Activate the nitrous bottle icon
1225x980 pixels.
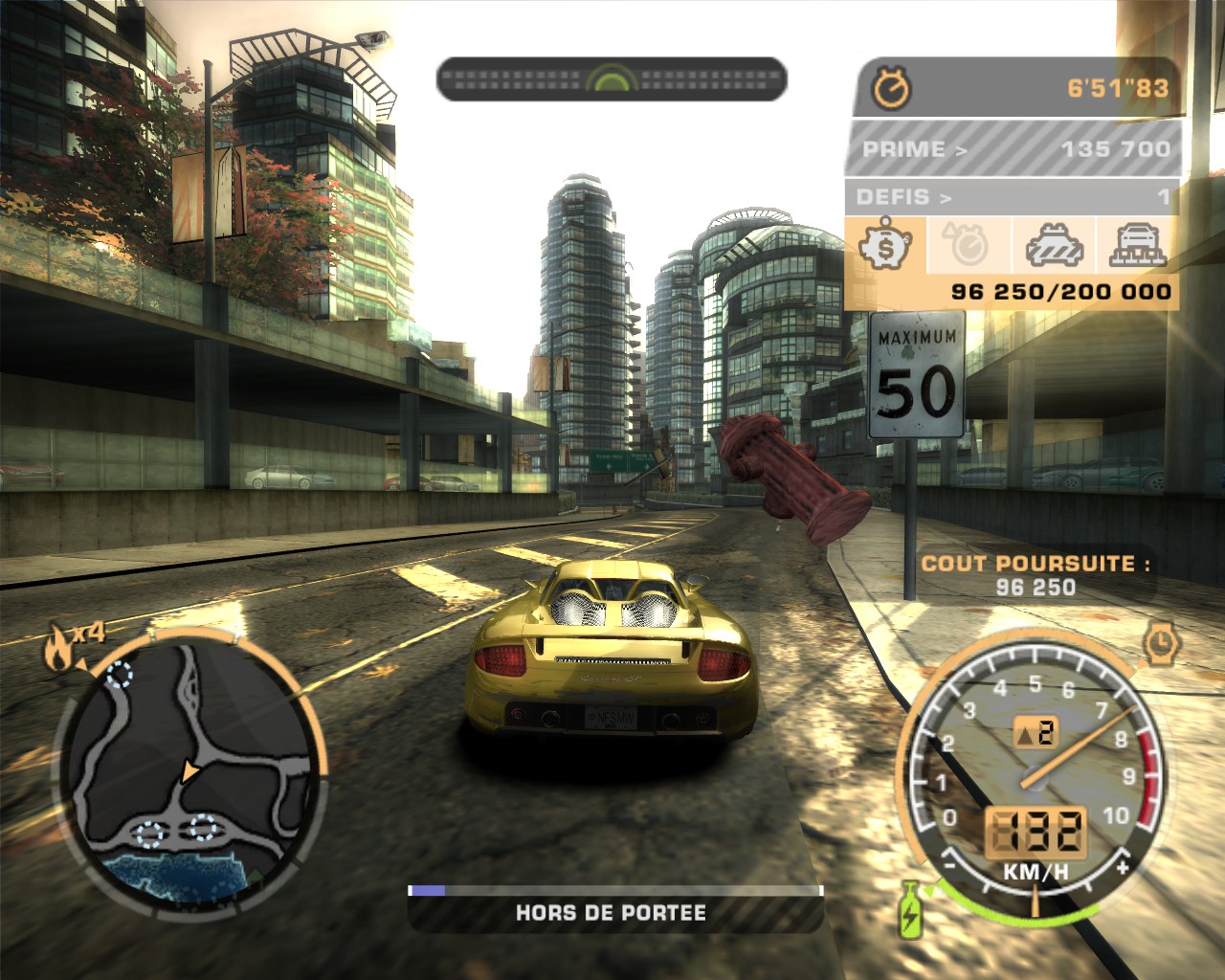click(x=910, y=907)
